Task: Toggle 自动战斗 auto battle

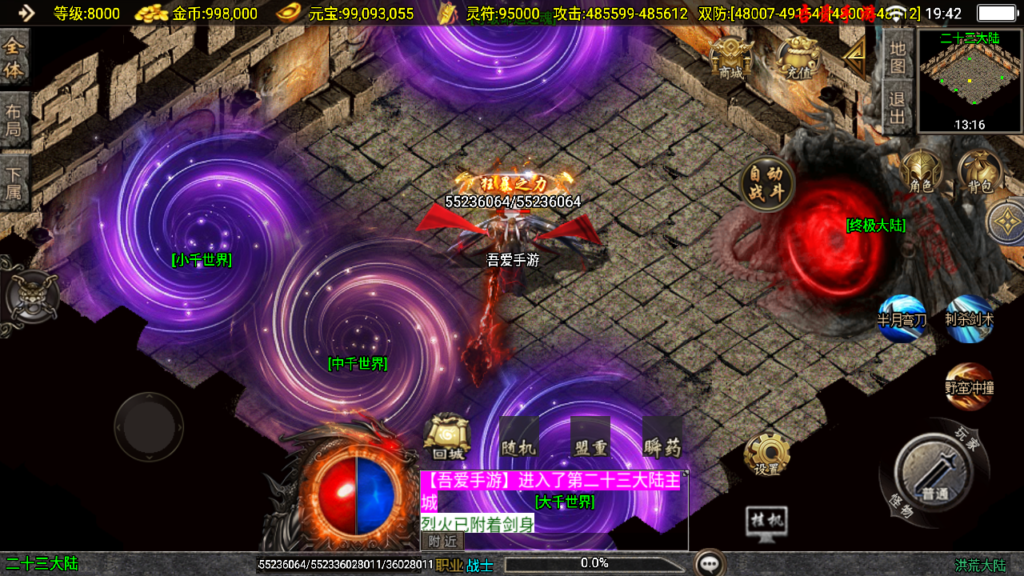Action: [x=767, y=184]
